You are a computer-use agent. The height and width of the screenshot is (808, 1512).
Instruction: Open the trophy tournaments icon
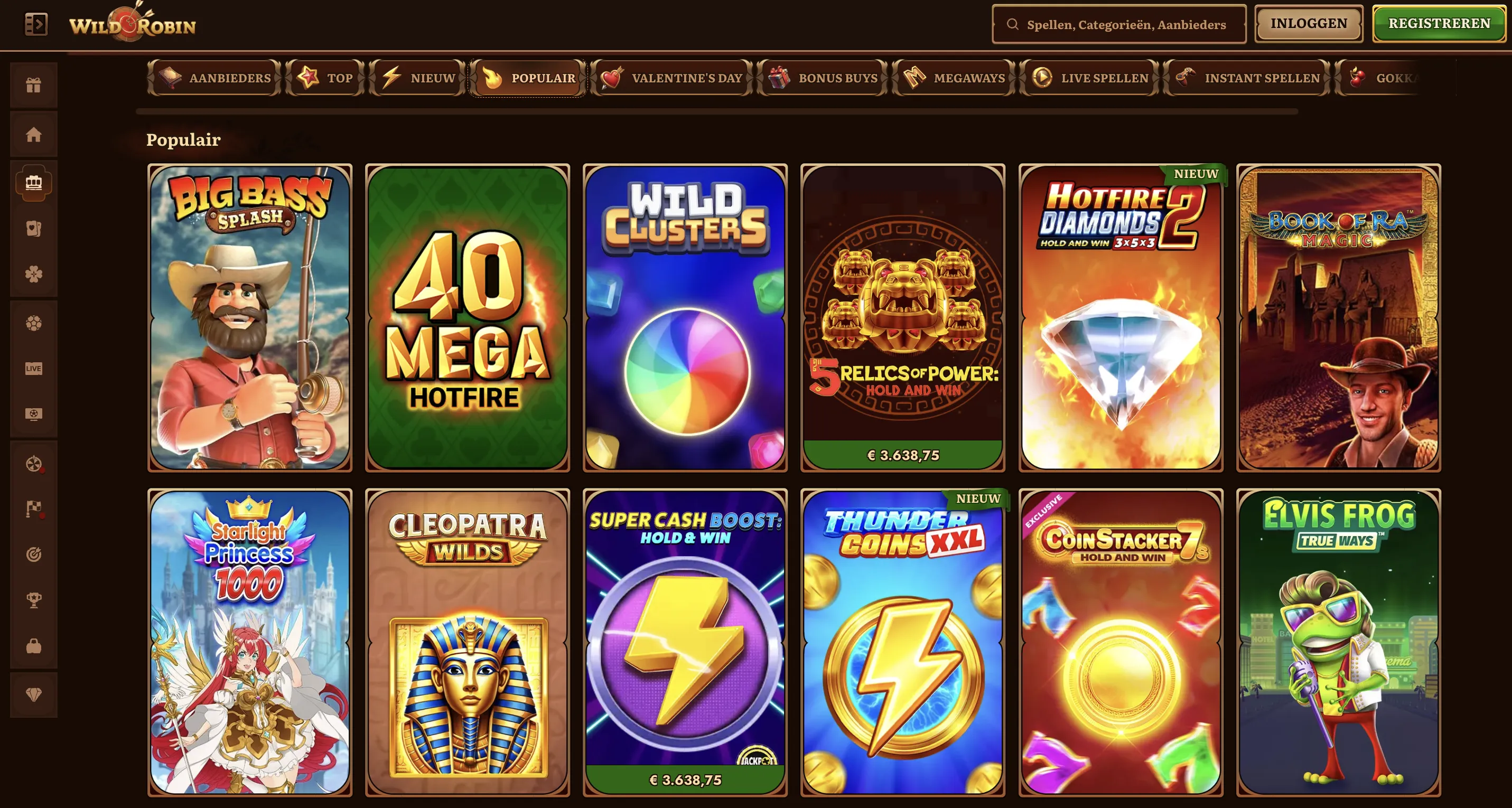[x=34, y=598]
